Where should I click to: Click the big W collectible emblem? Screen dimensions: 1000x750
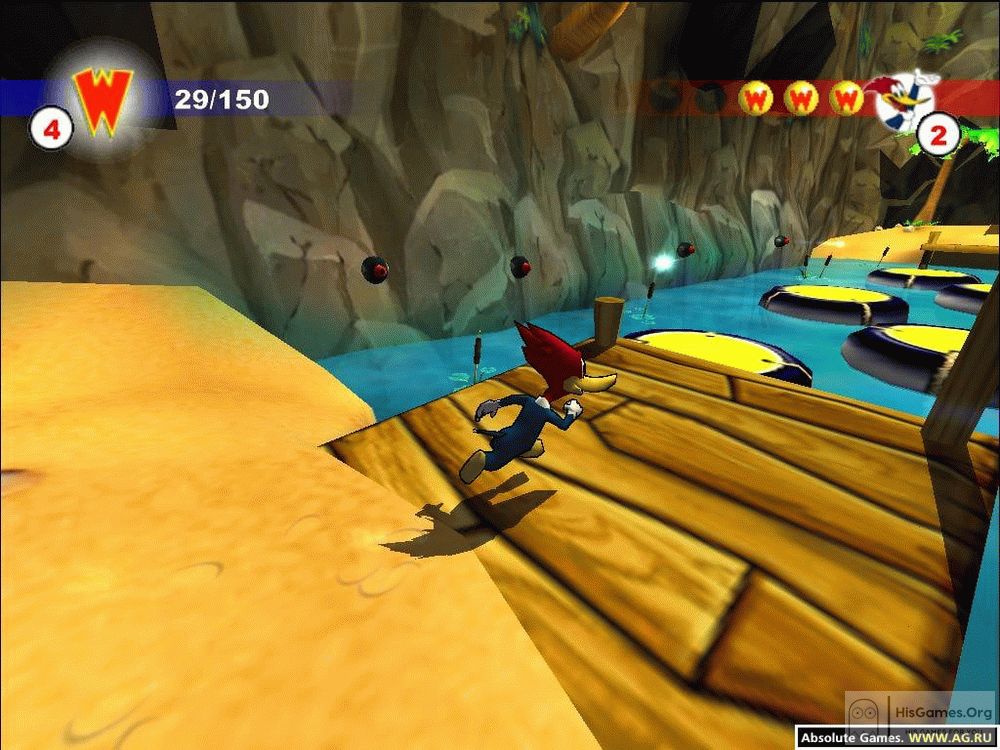tap(100, 101)
